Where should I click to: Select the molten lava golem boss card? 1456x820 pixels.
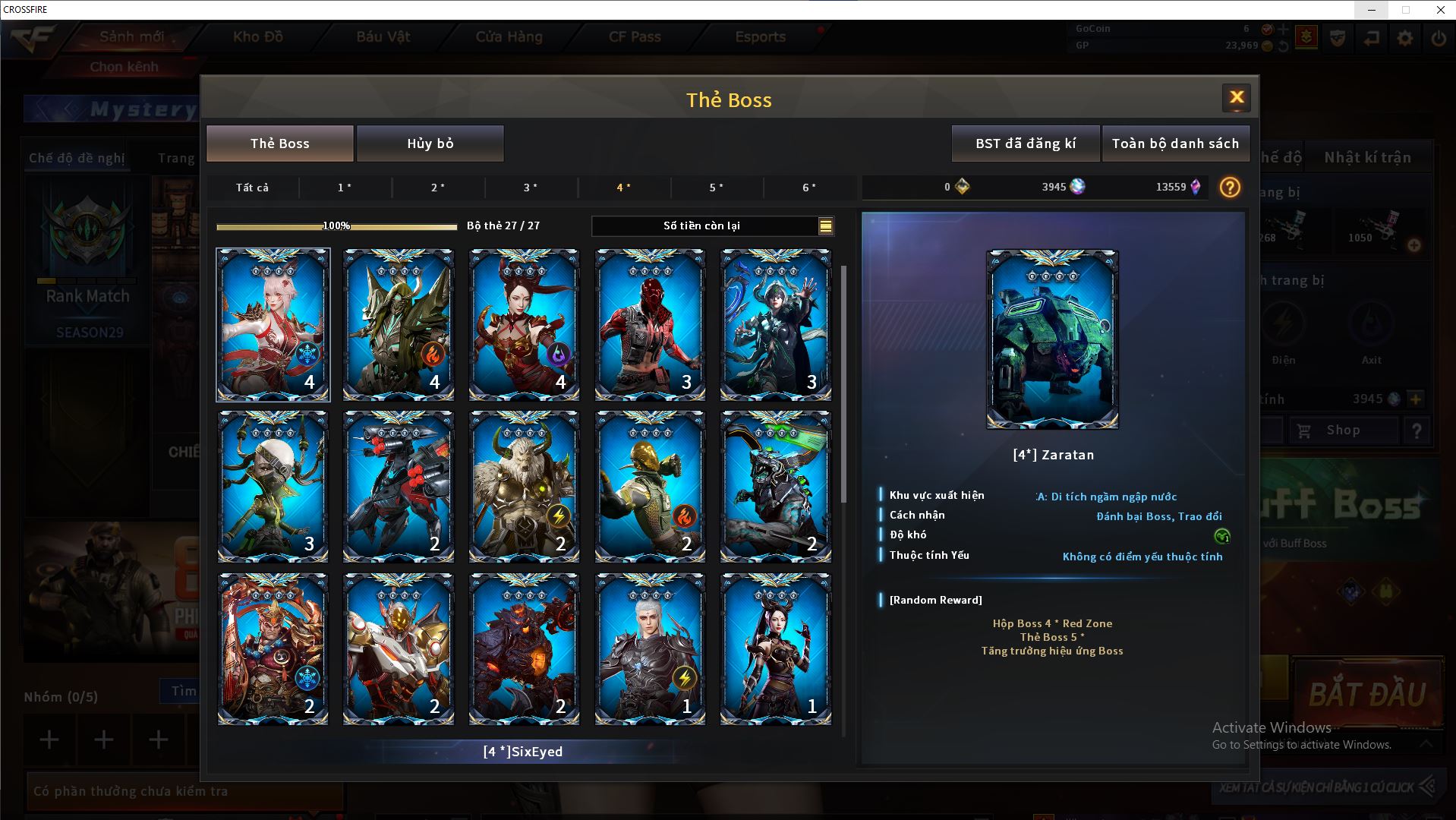click(x=524, y=649)
